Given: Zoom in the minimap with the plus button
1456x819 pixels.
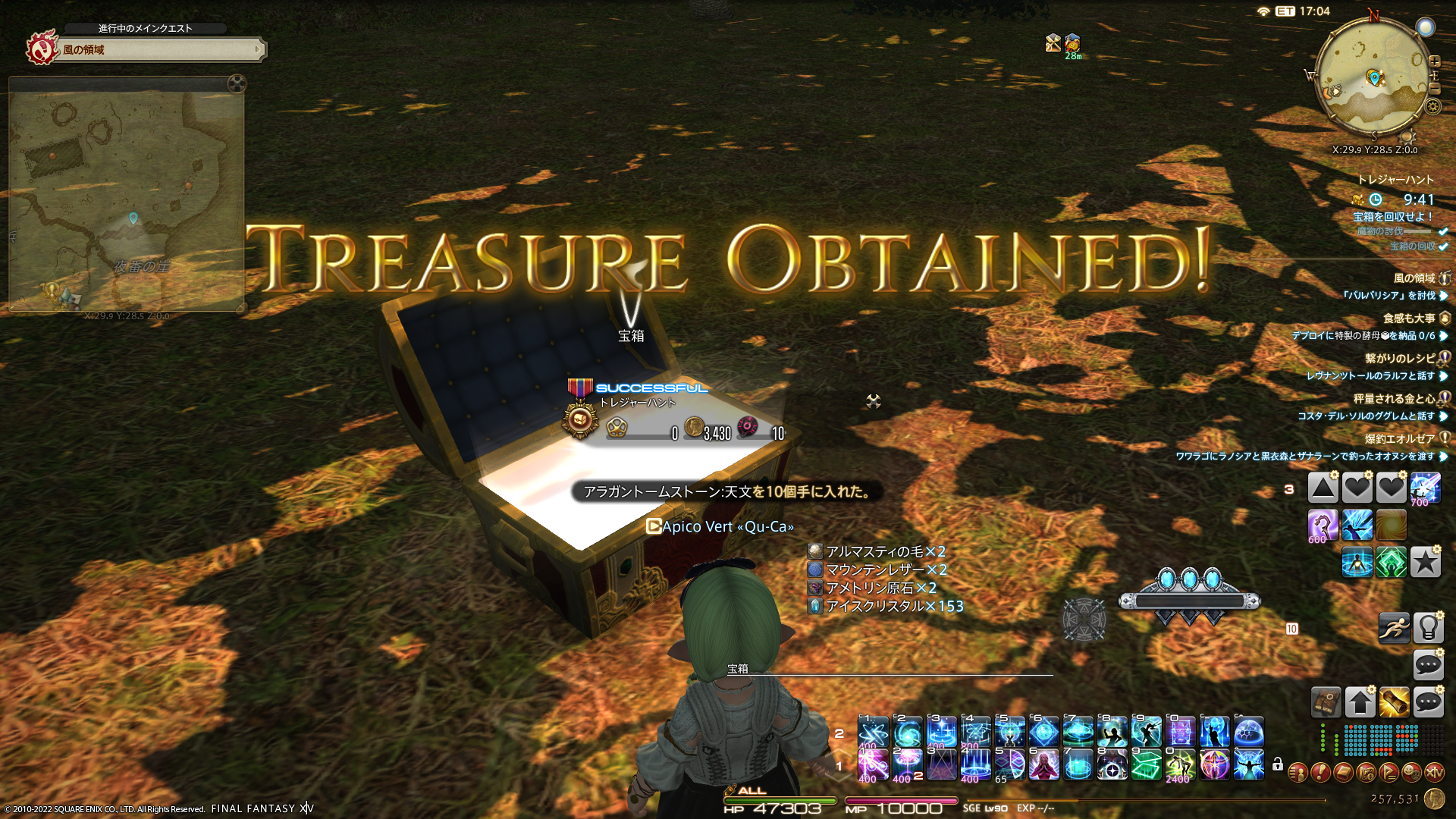Looking at the screenshot, I should pyautogui.click(x=1434, y=61).
